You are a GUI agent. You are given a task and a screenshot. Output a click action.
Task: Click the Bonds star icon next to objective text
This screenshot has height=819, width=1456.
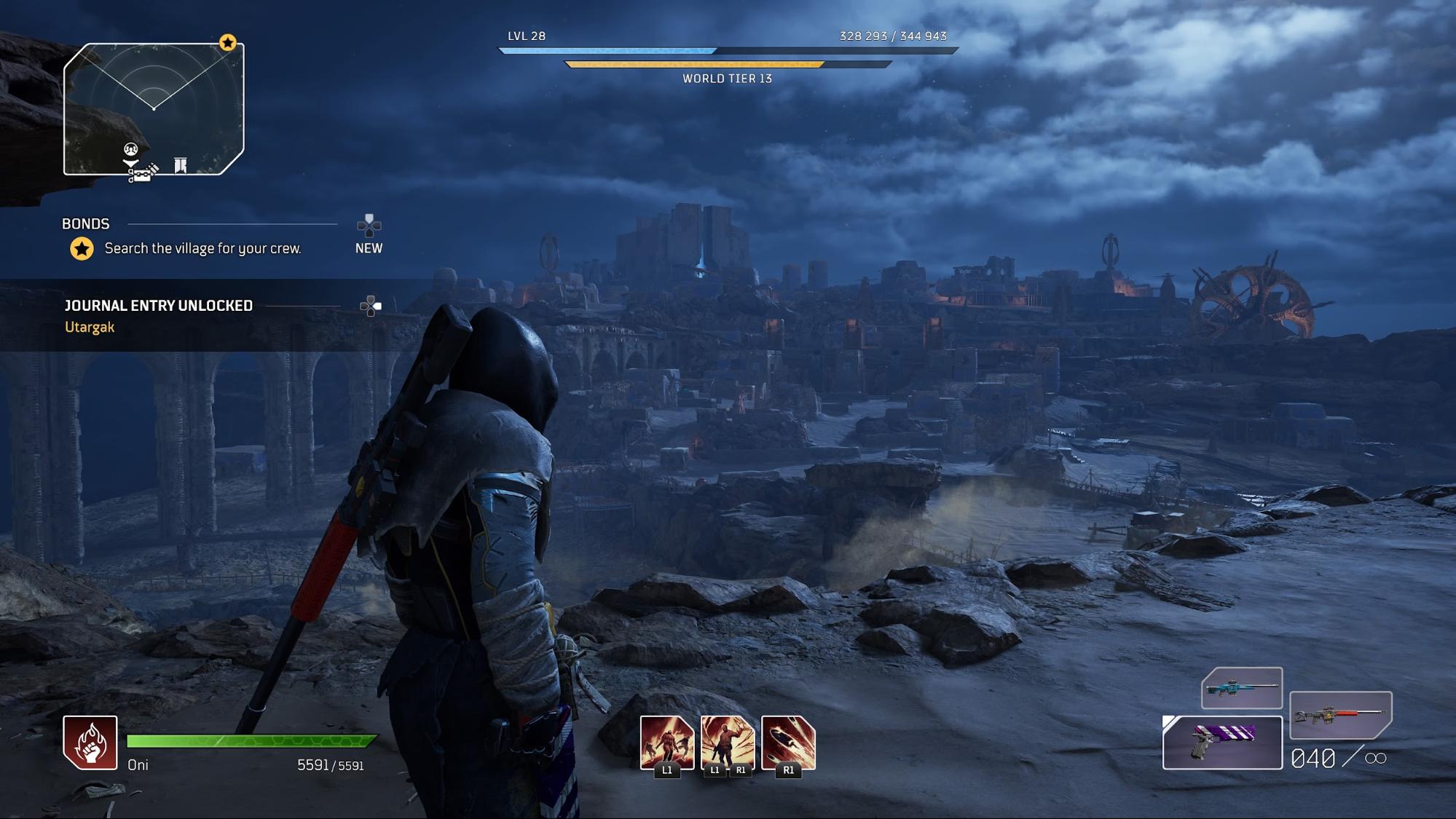(80, 248)
